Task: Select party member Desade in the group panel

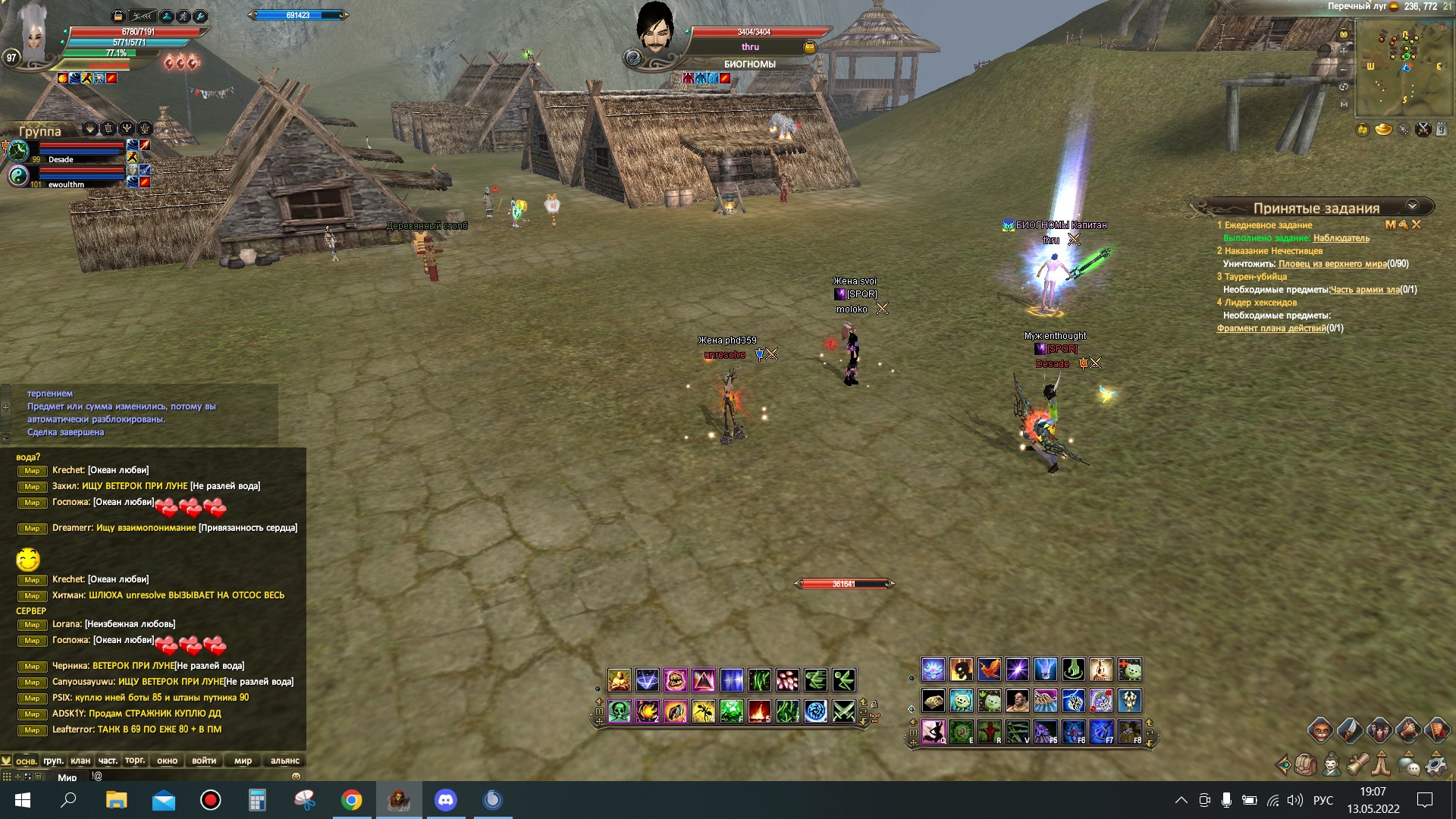Action: tap(61, 159)
